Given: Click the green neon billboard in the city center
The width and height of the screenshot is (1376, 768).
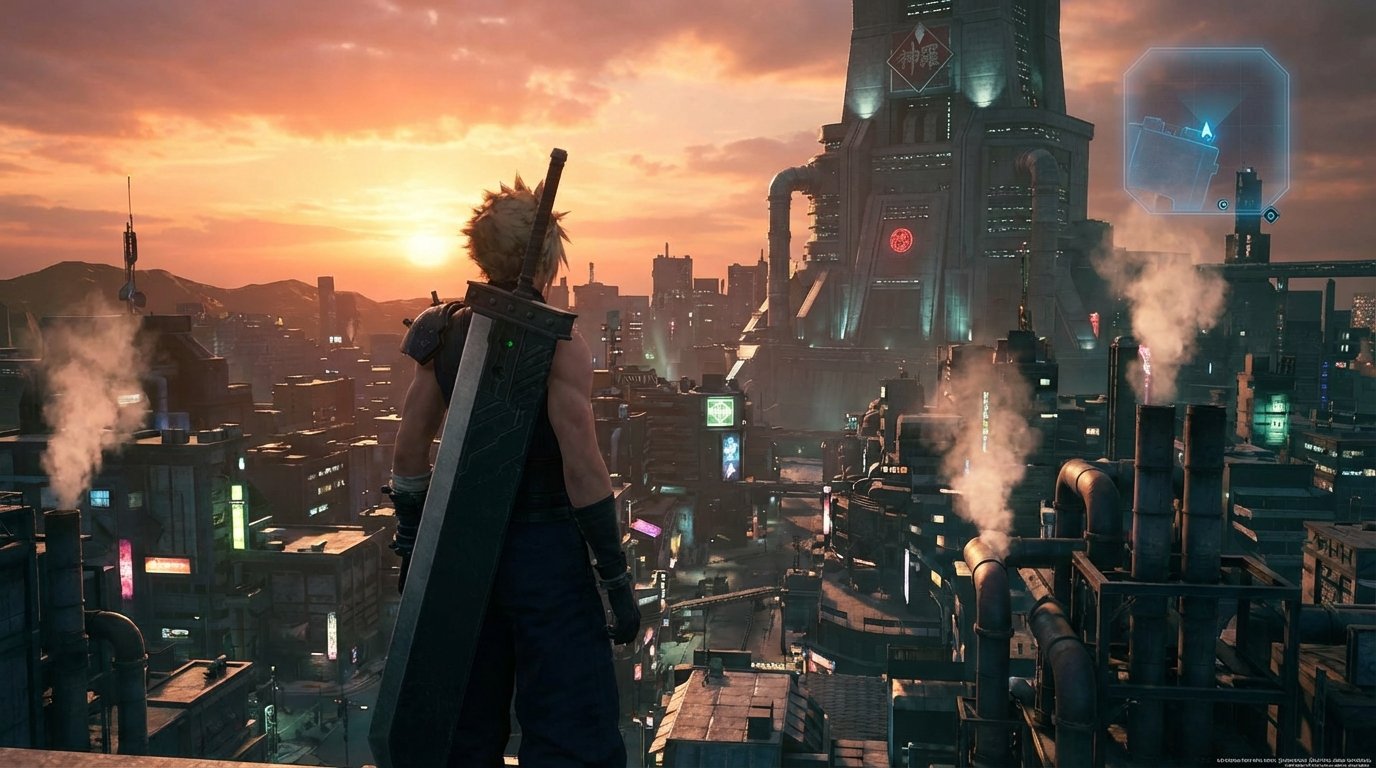Looking at the screenshot, I should point(718,410).
